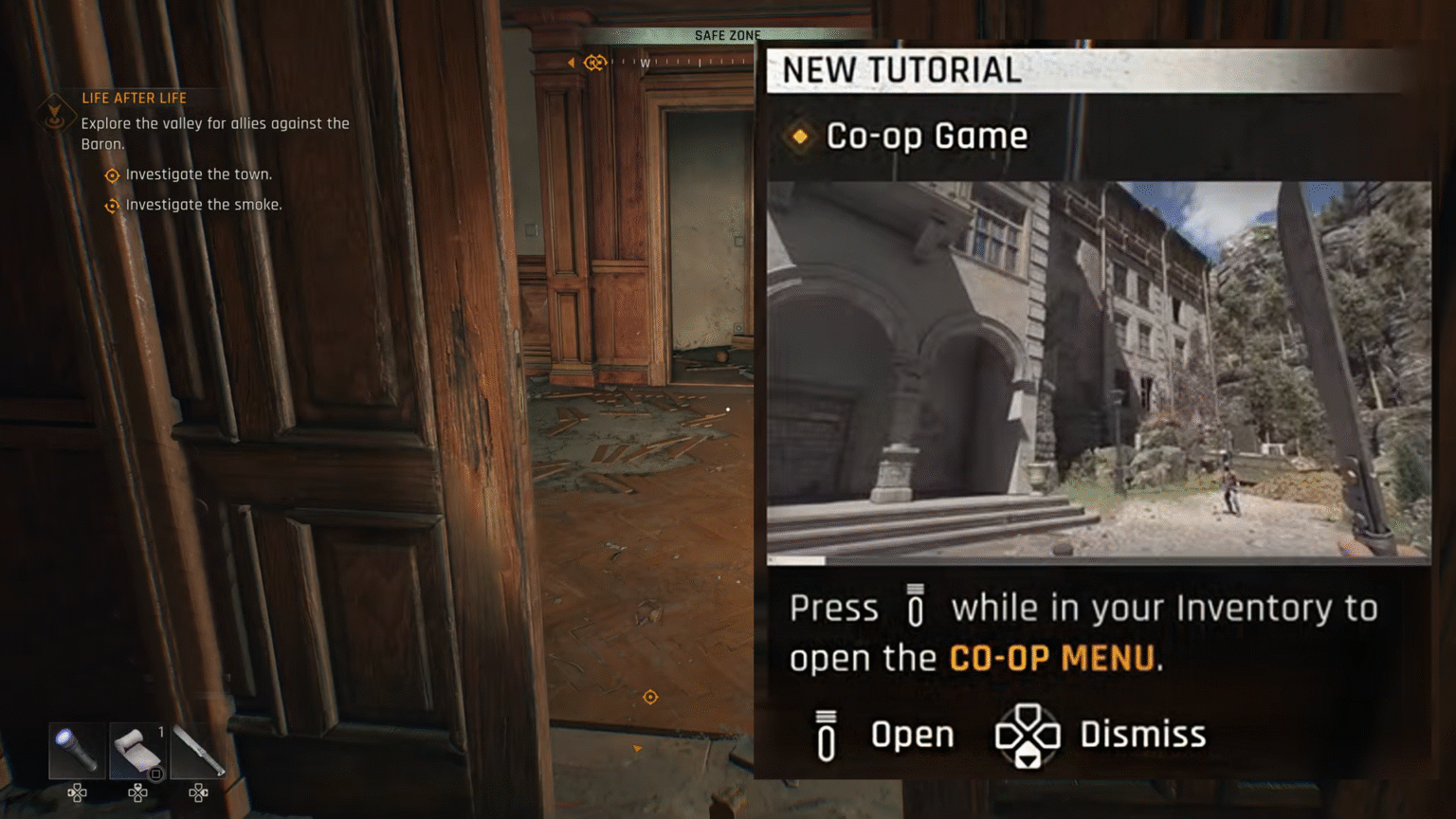
Task: Click Open to view the Co-op tutorial
Action: pos(912,734)
